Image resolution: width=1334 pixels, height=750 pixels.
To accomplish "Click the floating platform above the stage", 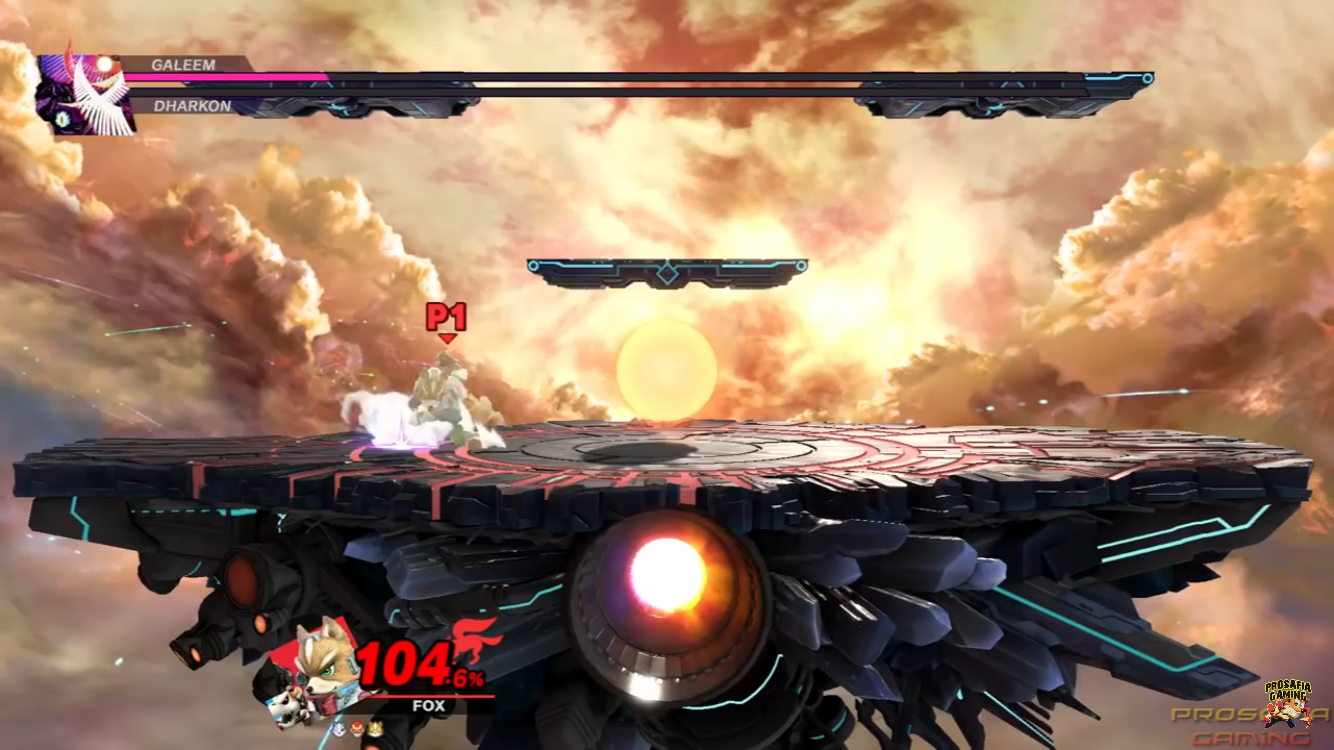I will tap(665, 268).
